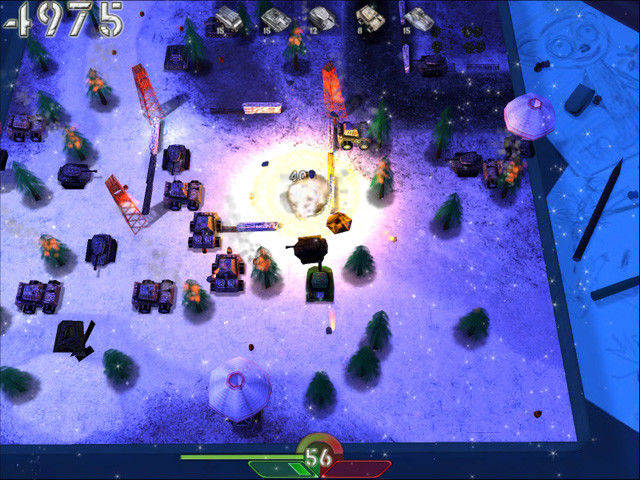The height and width of the screenshot is (480, 640).
Task: Click the tank icon with count 8
Action: [371, 18]
